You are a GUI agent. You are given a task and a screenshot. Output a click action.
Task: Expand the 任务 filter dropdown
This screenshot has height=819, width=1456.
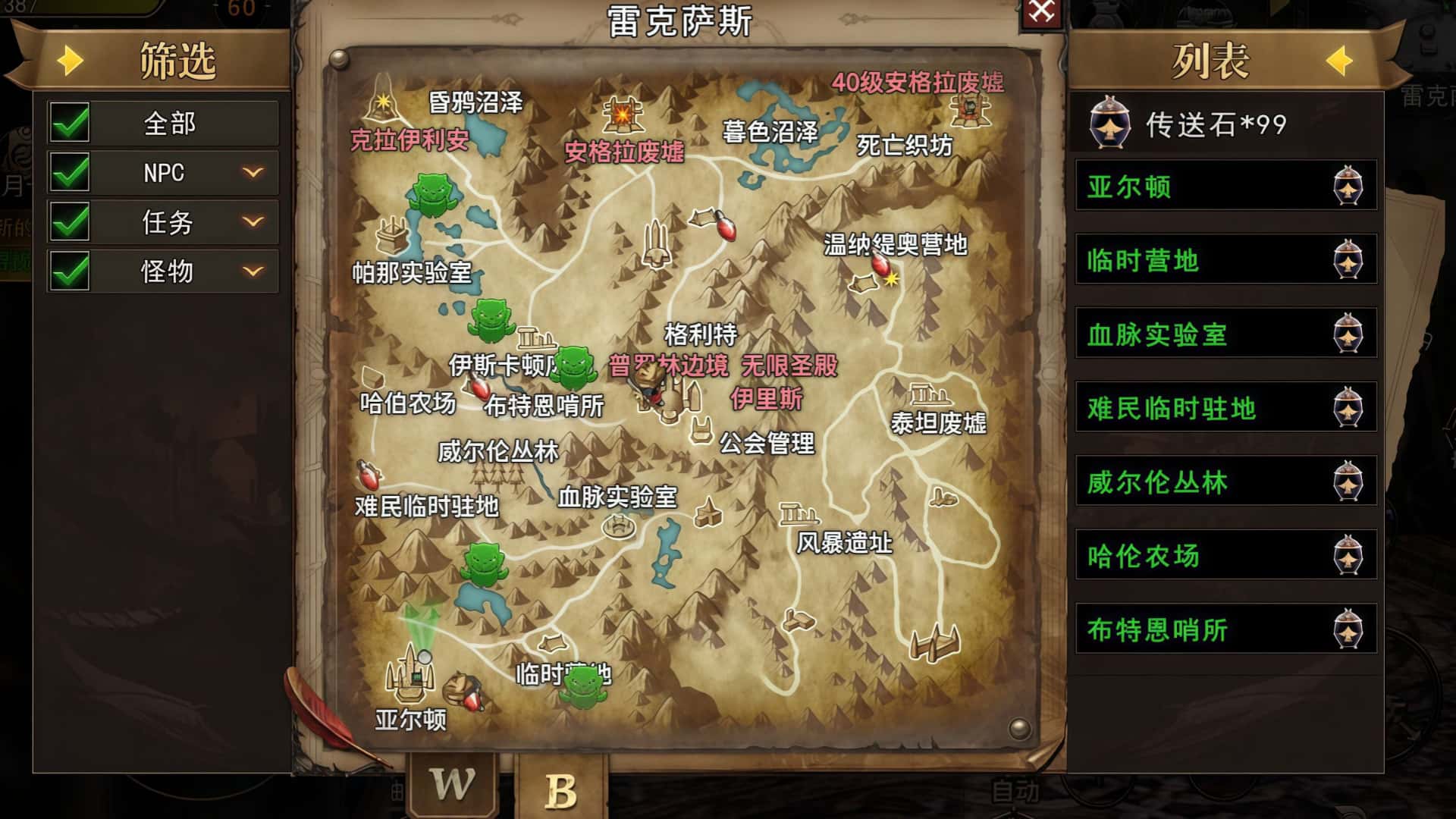pyautogui.click(x=253, y=221)
